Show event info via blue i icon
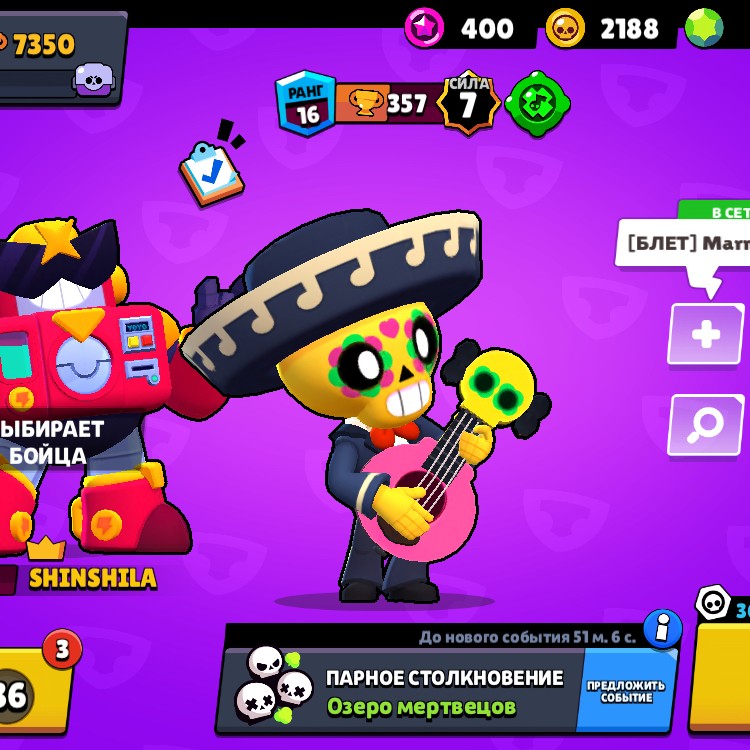The width and height of the screenshot is (750, 750). click(662, 629)
